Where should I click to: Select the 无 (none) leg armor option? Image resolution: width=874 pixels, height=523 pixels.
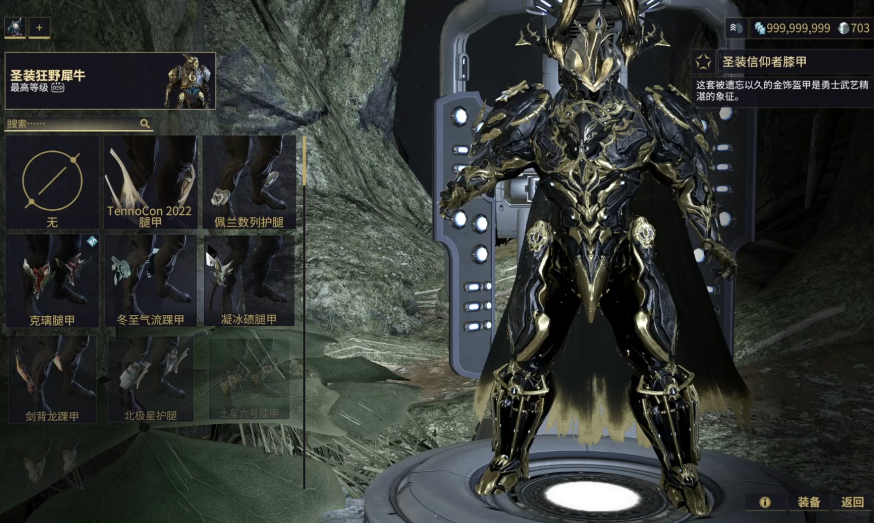tap(52, 183)
